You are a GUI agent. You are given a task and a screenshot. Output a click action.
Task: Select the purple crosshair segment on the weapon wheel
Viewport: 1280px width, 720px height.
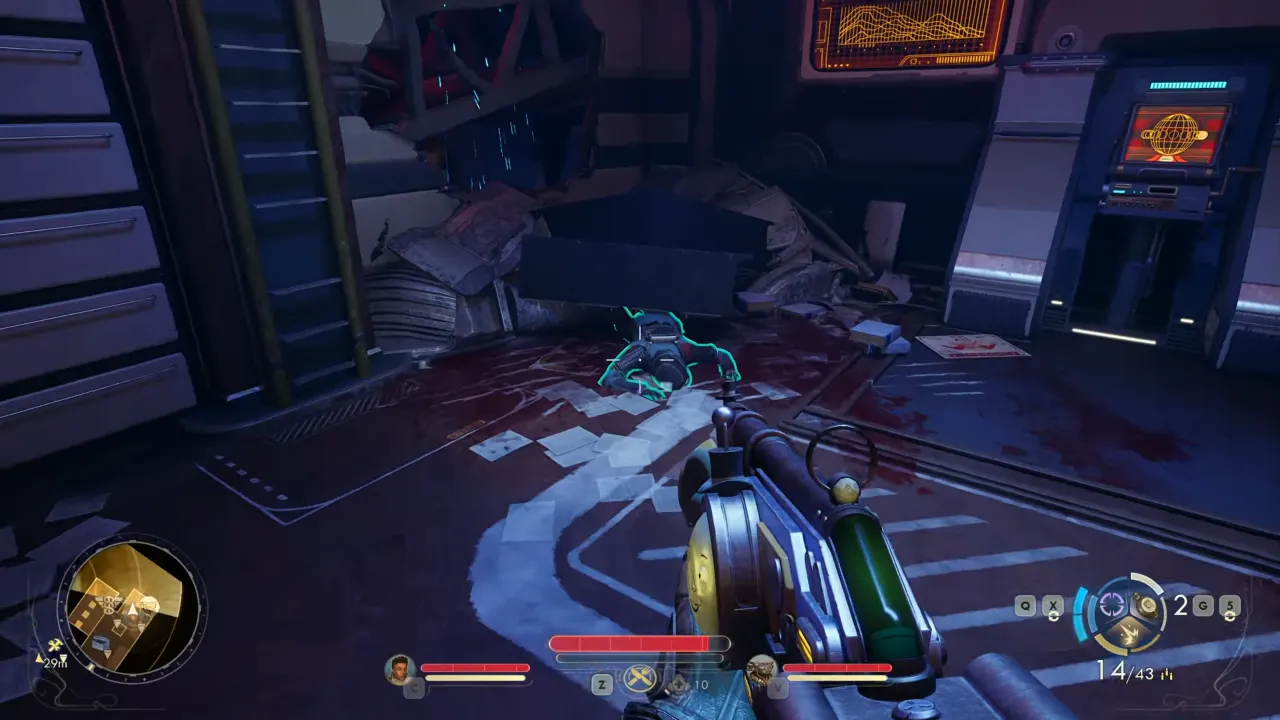(1112, 603)
